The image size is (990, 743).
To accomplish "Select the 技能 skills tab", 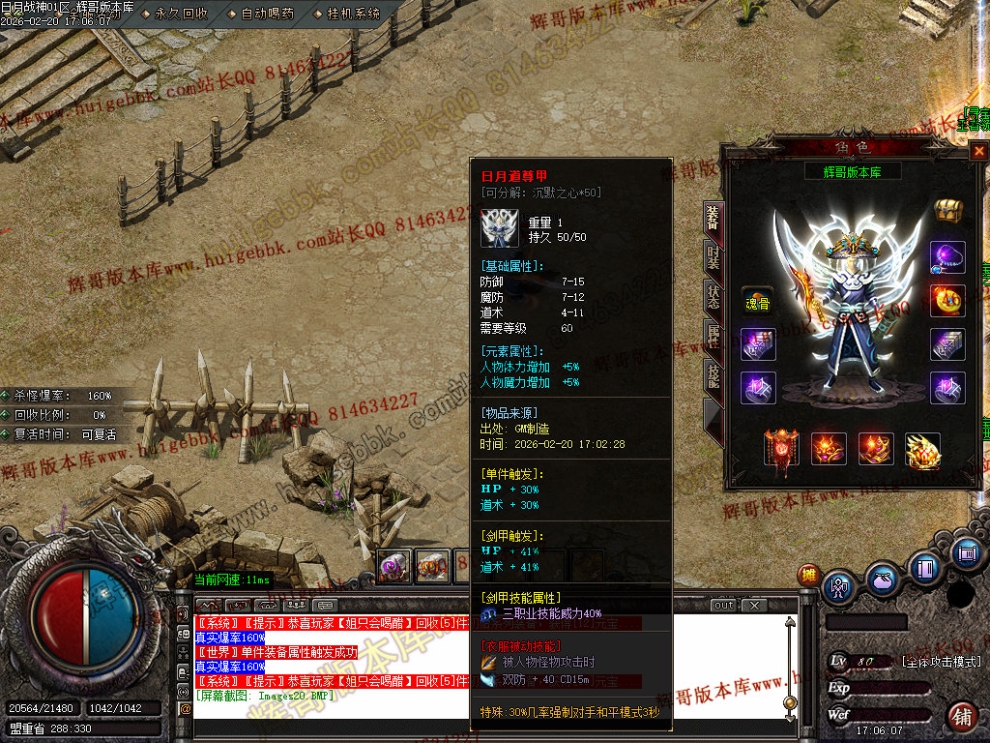I will click(713, 375).
